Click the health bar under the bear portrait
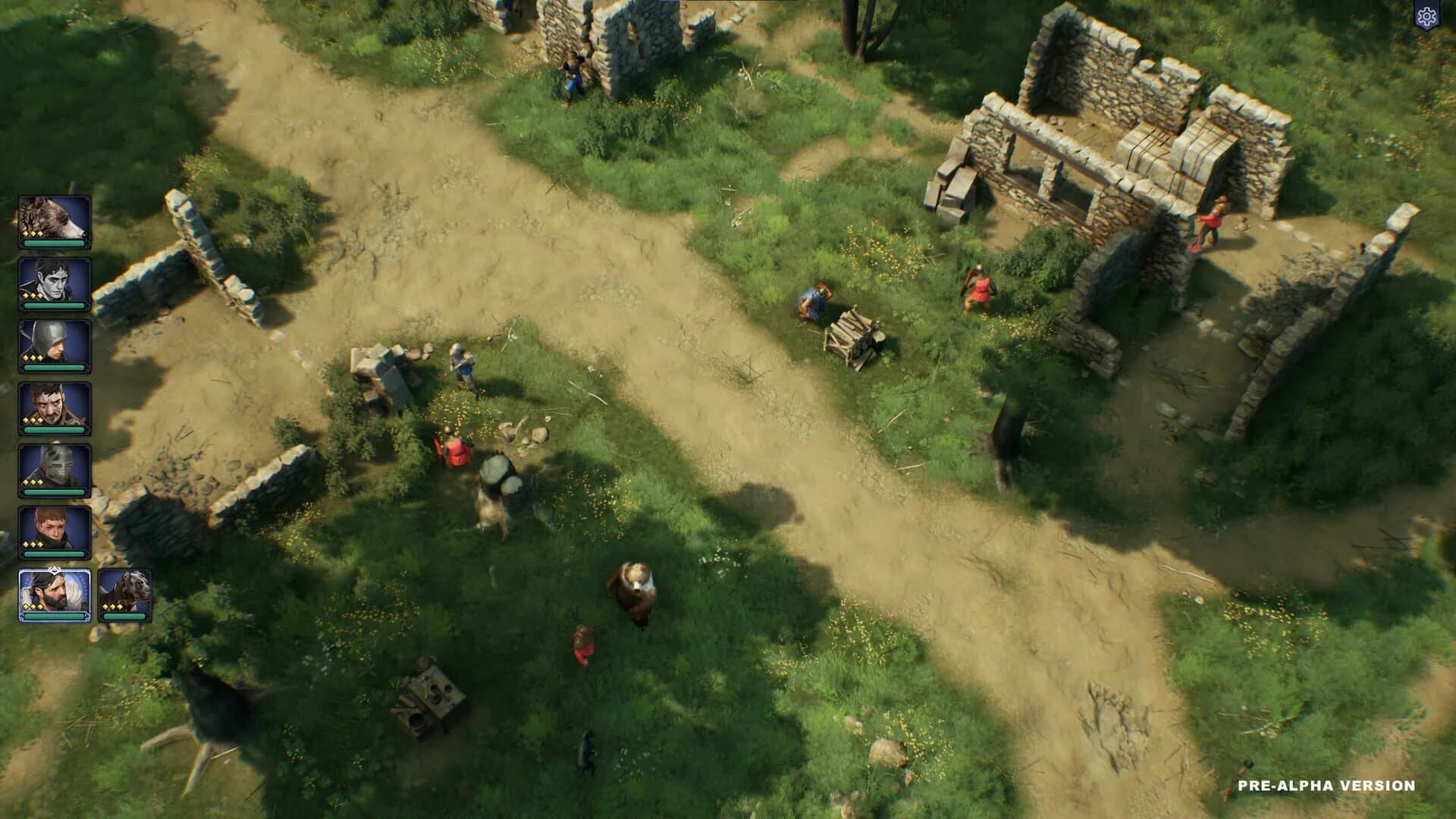Image resolution: width=1456 pixels, height=819 pixels. click(x=53, y=243)
